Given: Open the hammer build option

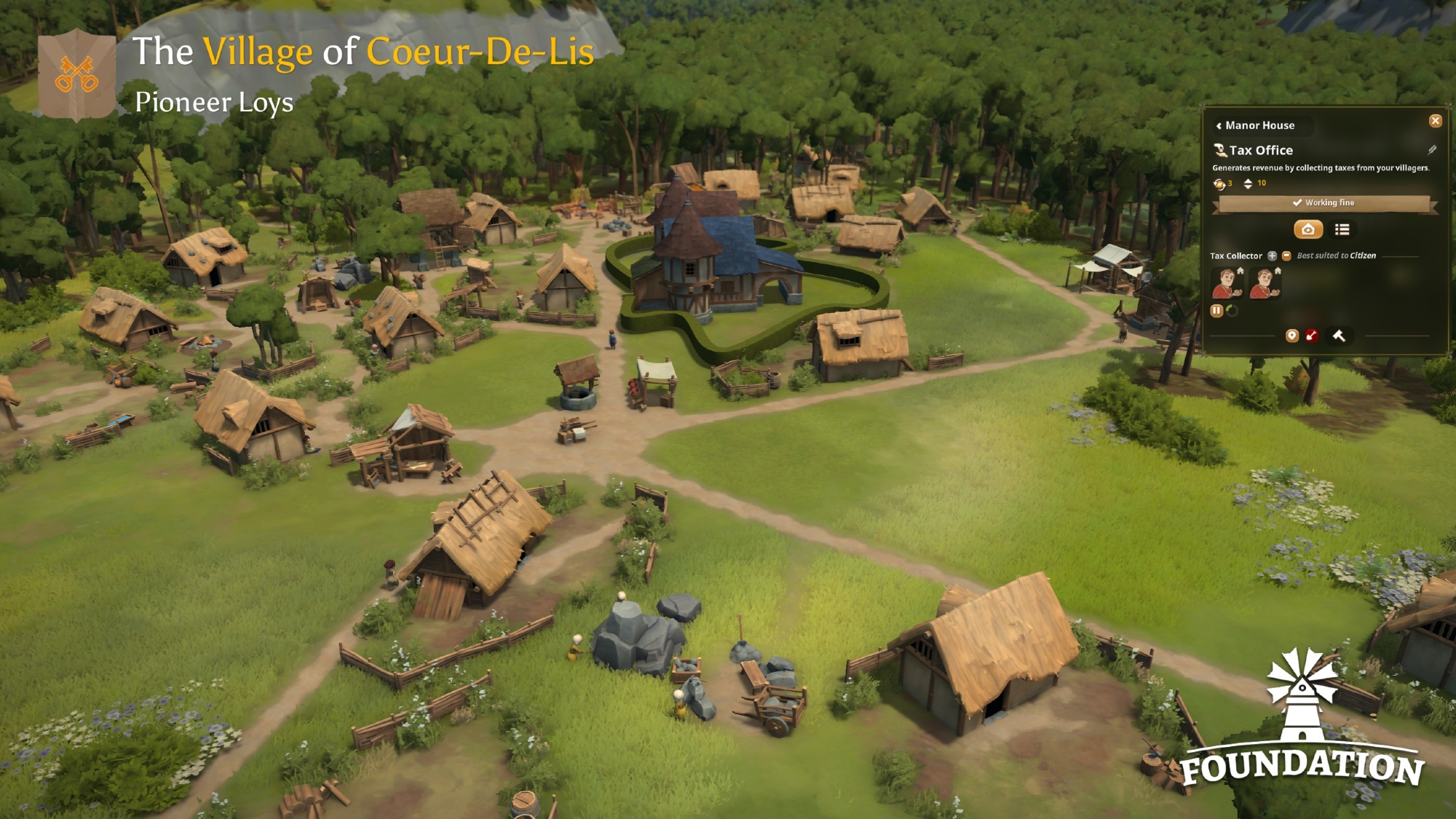Looking at the screenshot, I should pyautogui.click(x=1338, y=336).
